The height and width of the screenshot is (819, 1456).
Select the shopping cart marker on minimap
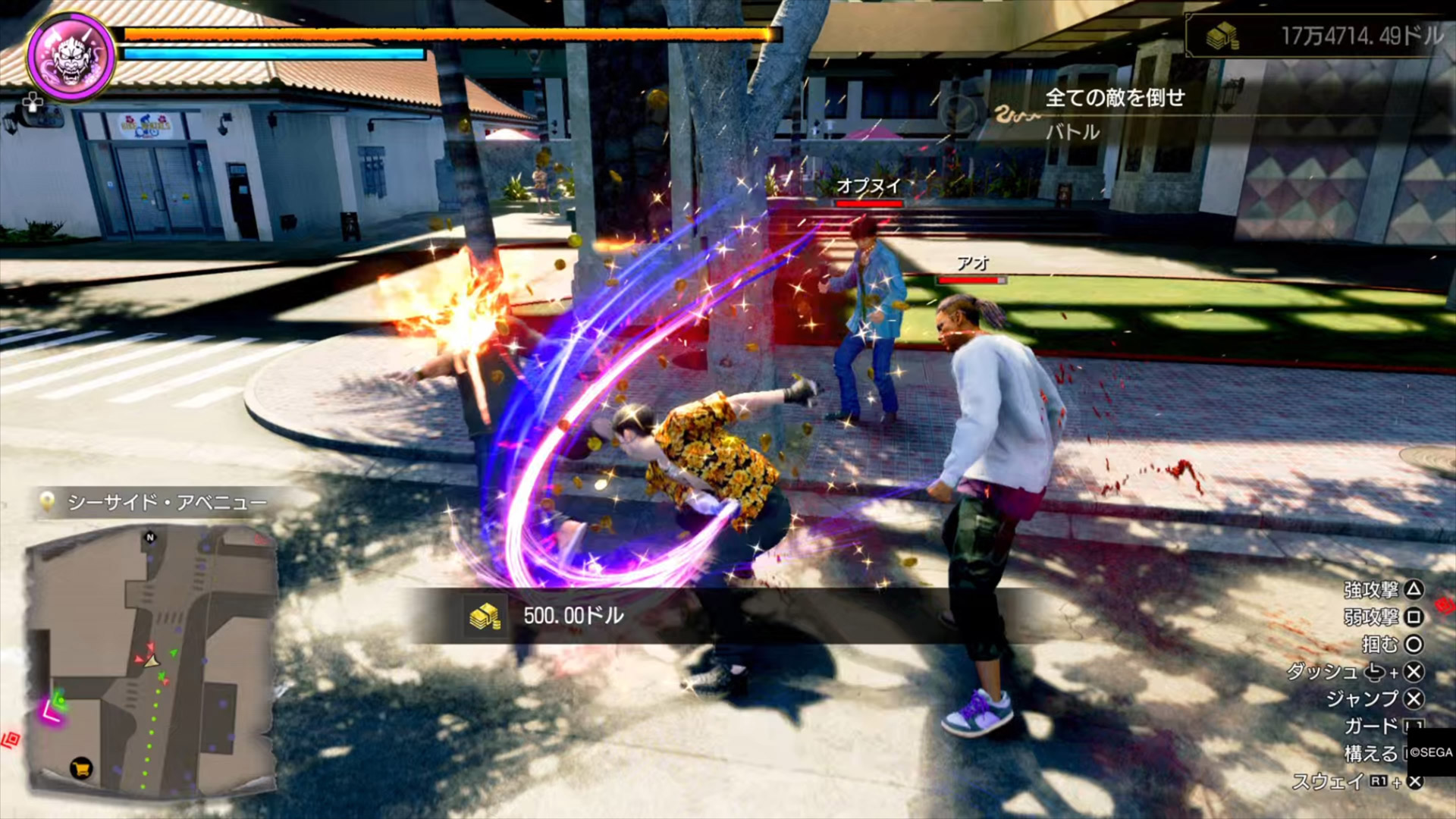coord(81,768)
